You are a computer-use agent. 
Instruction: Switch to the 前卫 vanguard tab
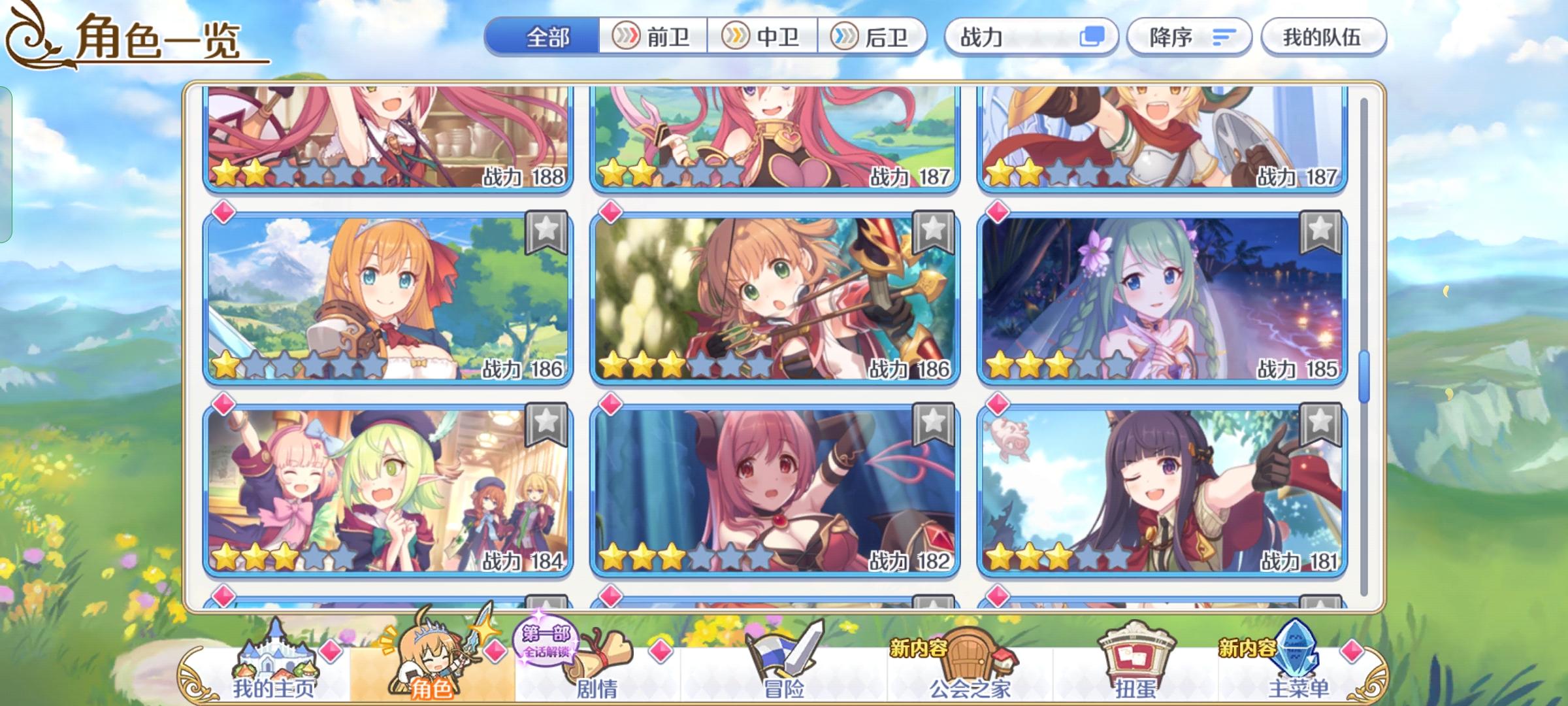click(653, 37)
